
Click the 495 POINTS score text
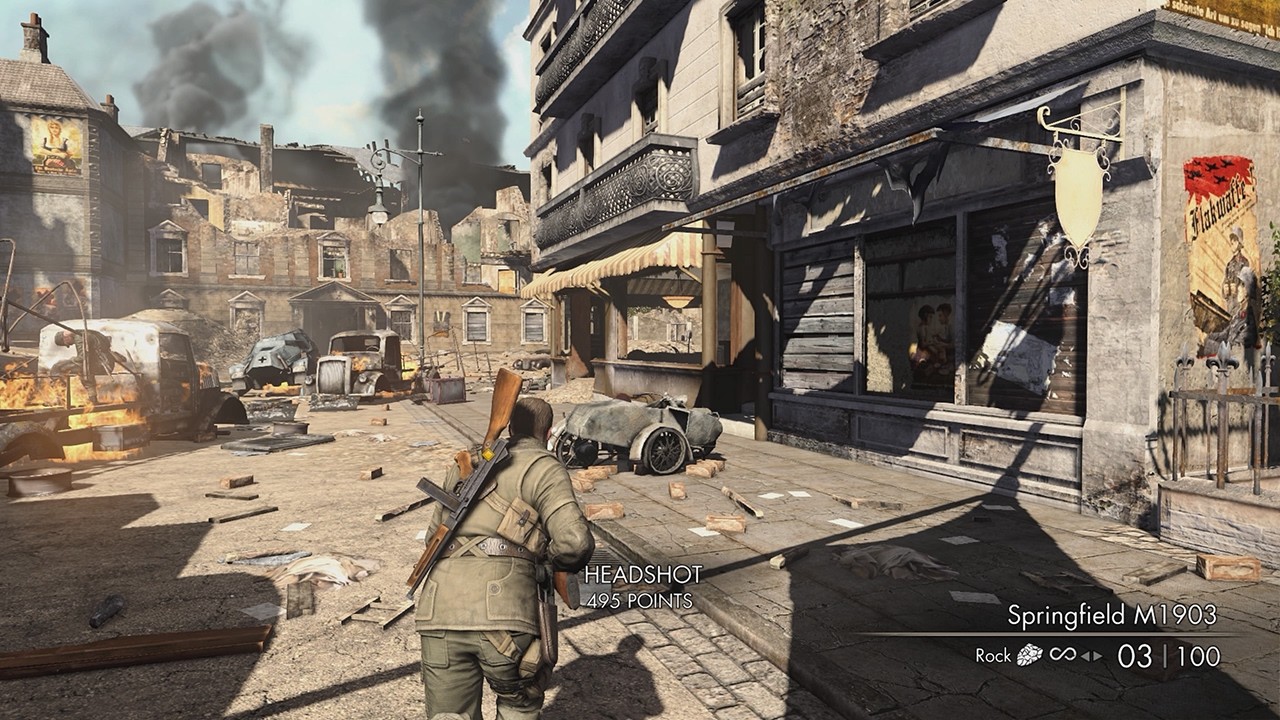click(x=637, y=598)
